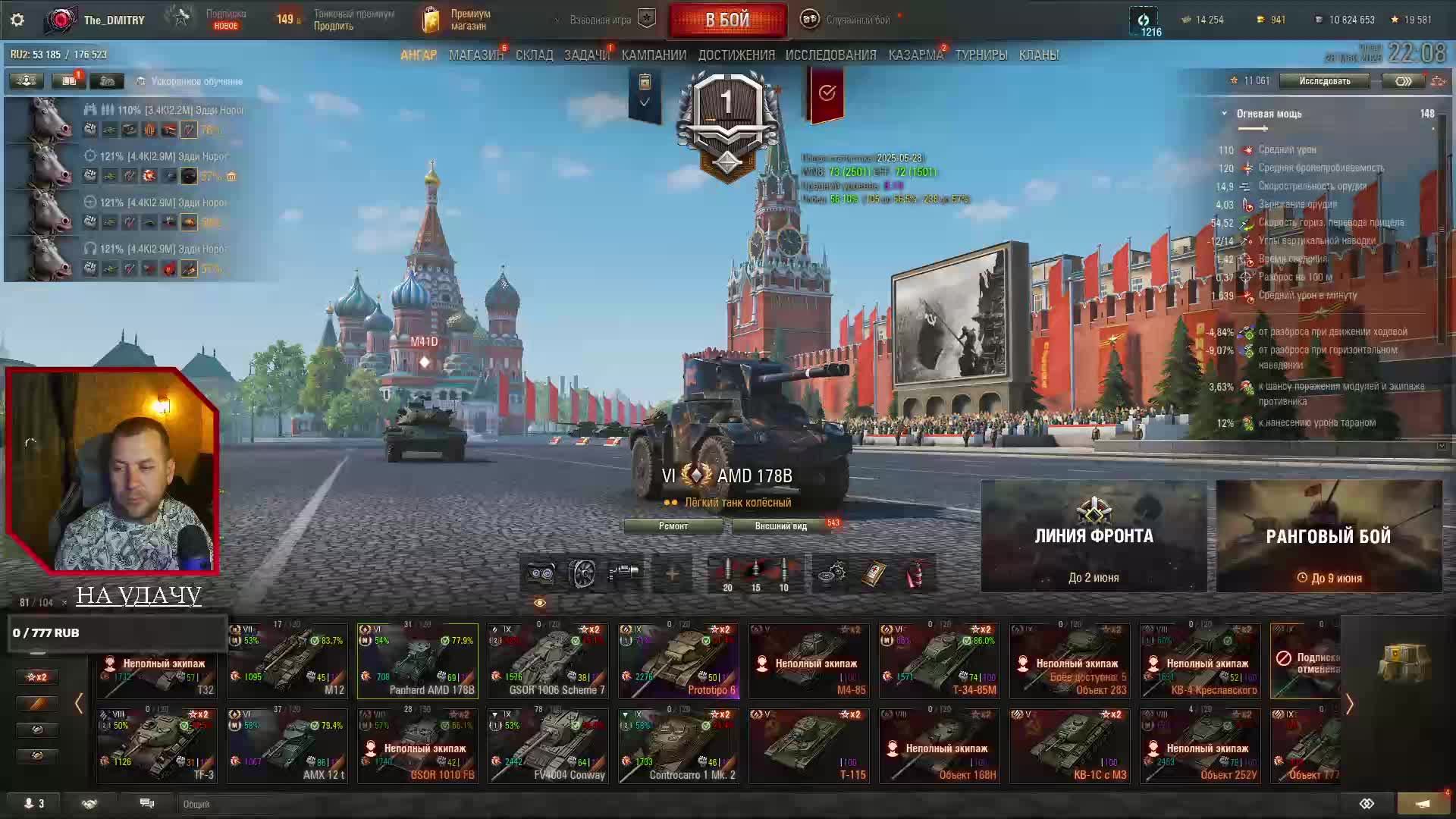Select the Prototipo 6 tank in the carousel
Image resolution: width=1456 pixels, height=819 pixels.
click(x=678, y=661)
